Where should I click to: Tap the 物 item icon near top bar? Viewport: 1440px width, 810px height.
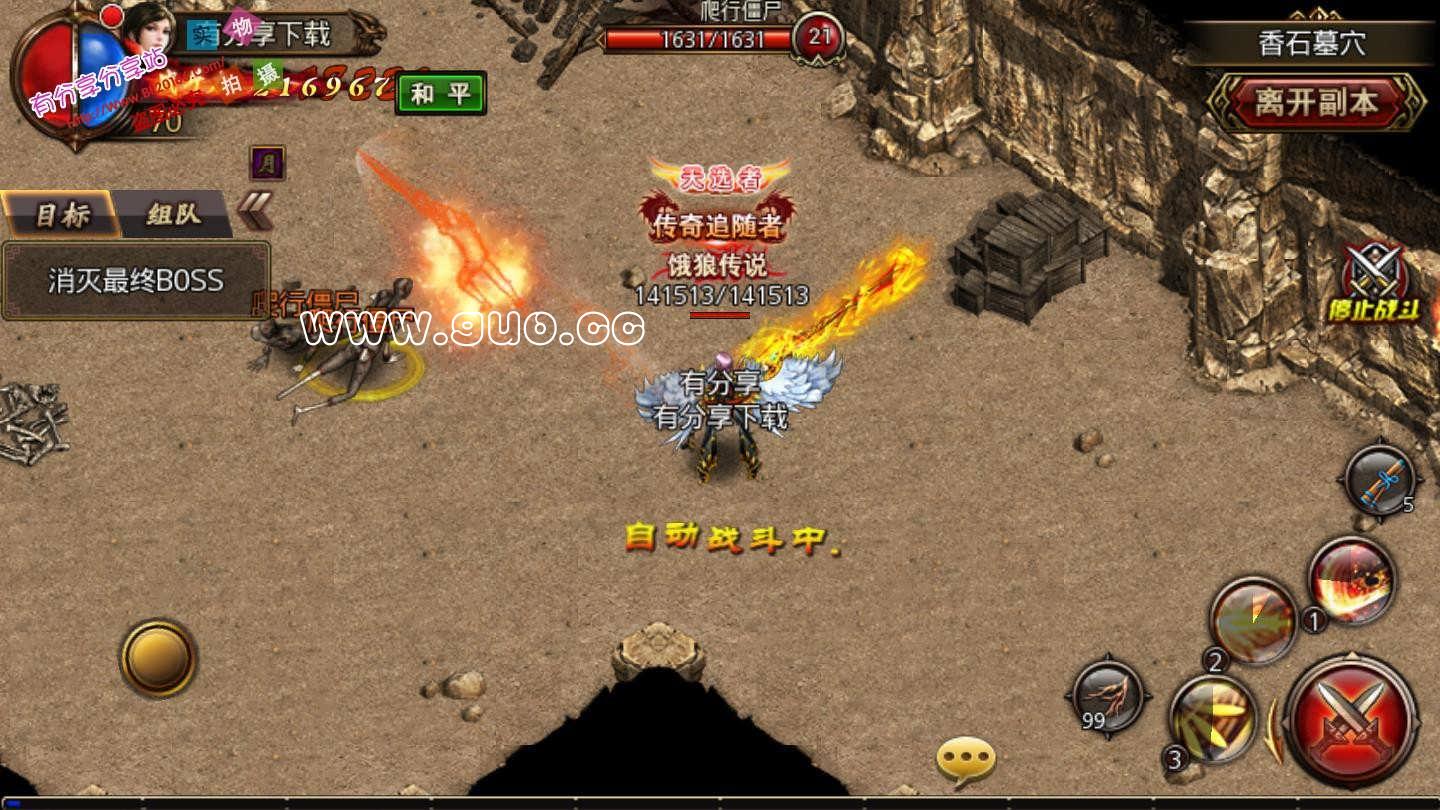[x=243, y=28]
